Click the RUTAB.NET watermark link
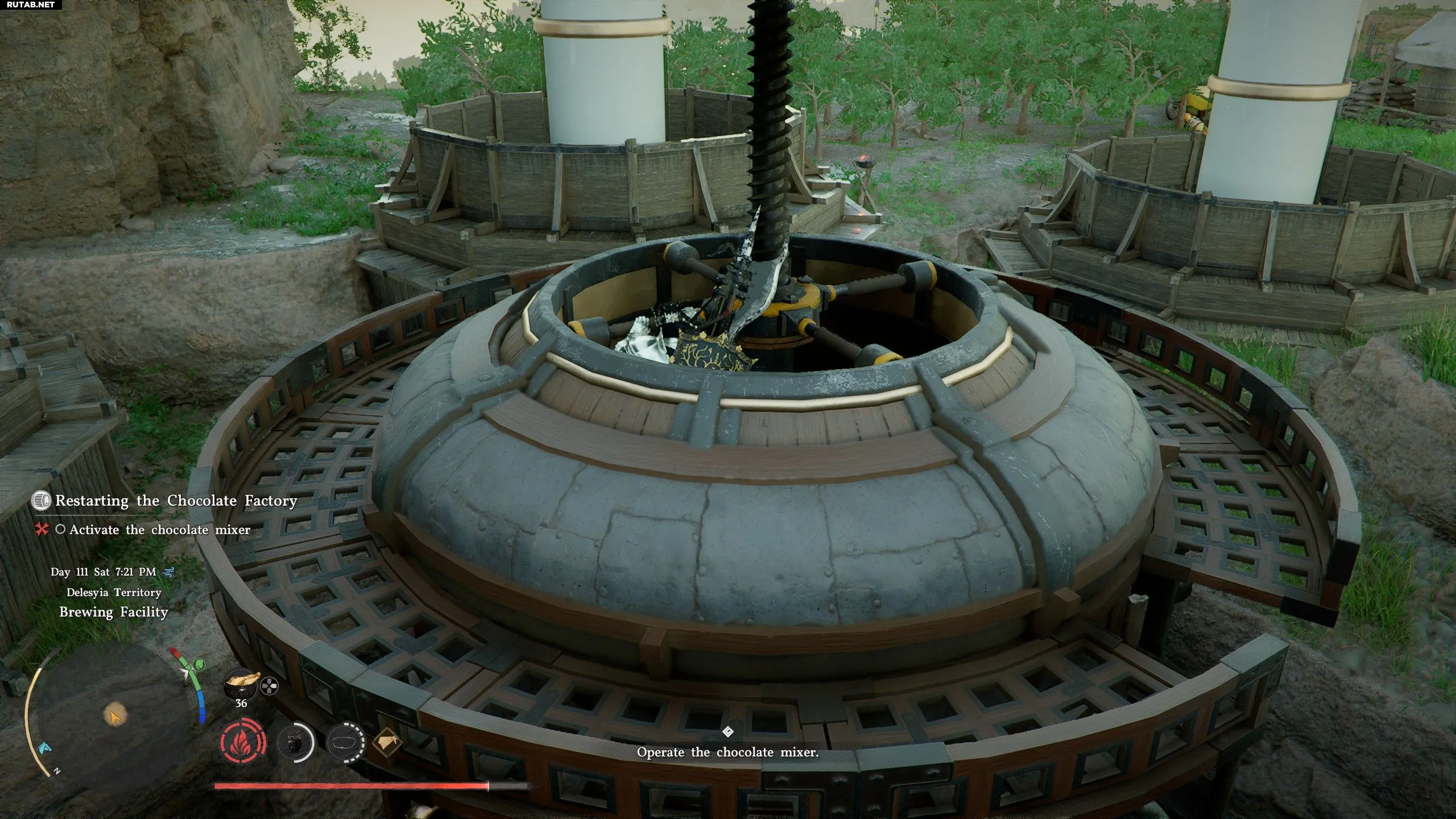 (x=31, y=5)
